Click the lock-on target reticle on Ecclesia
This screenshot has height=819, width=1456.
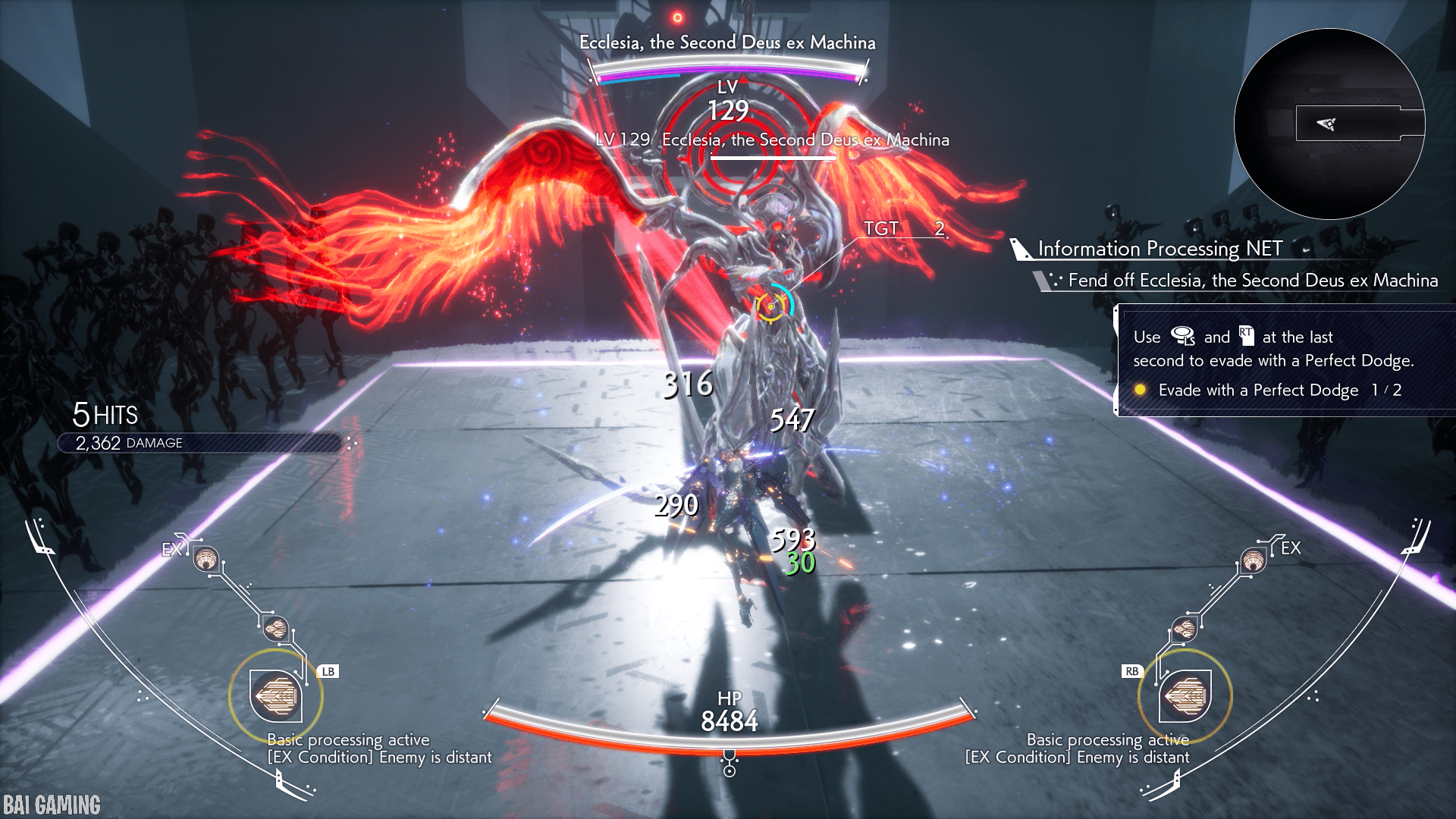pyautogui.click(x=771, y=306)
